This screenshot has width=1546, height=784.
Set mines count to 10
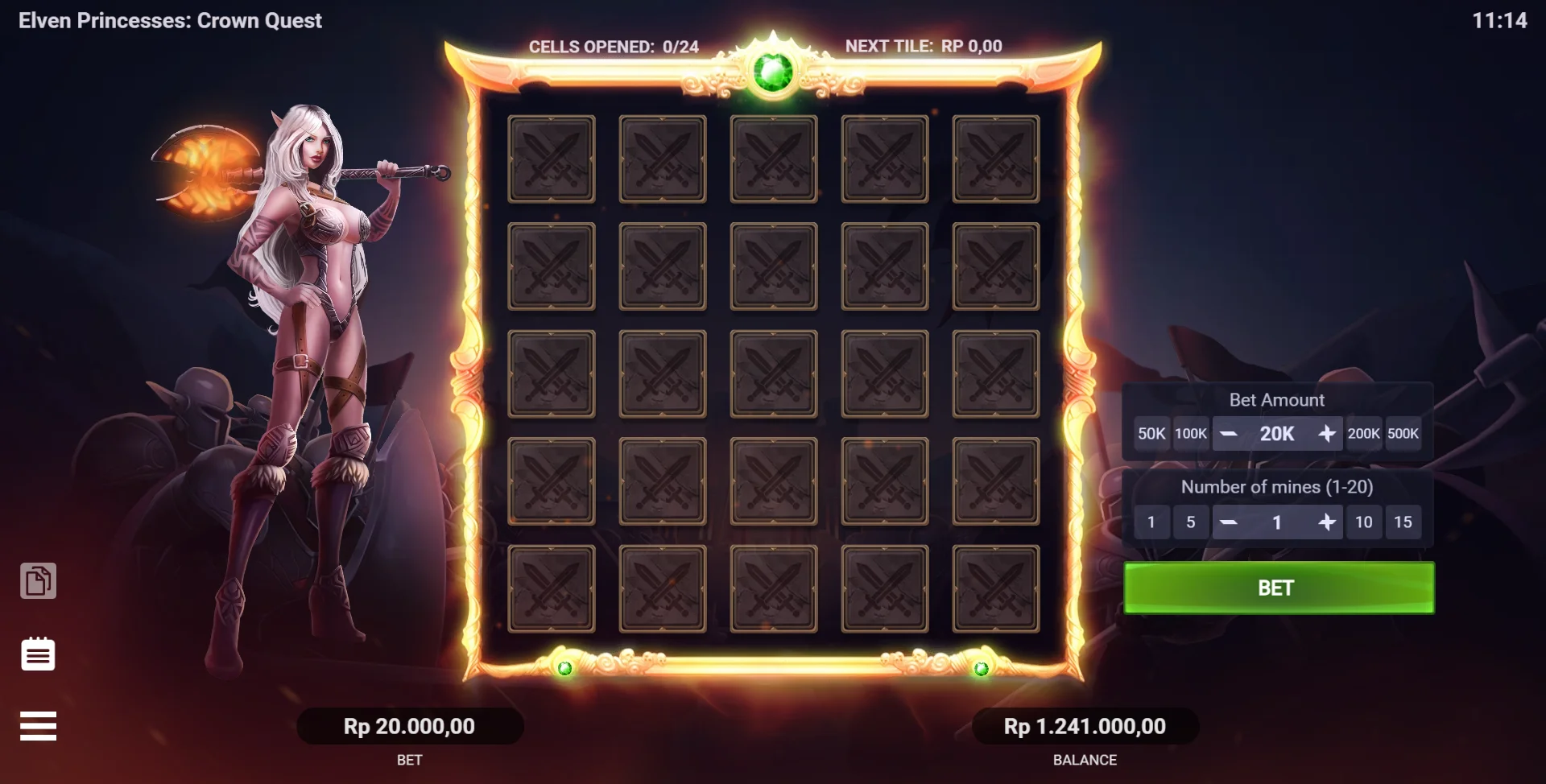point(1365,522)
